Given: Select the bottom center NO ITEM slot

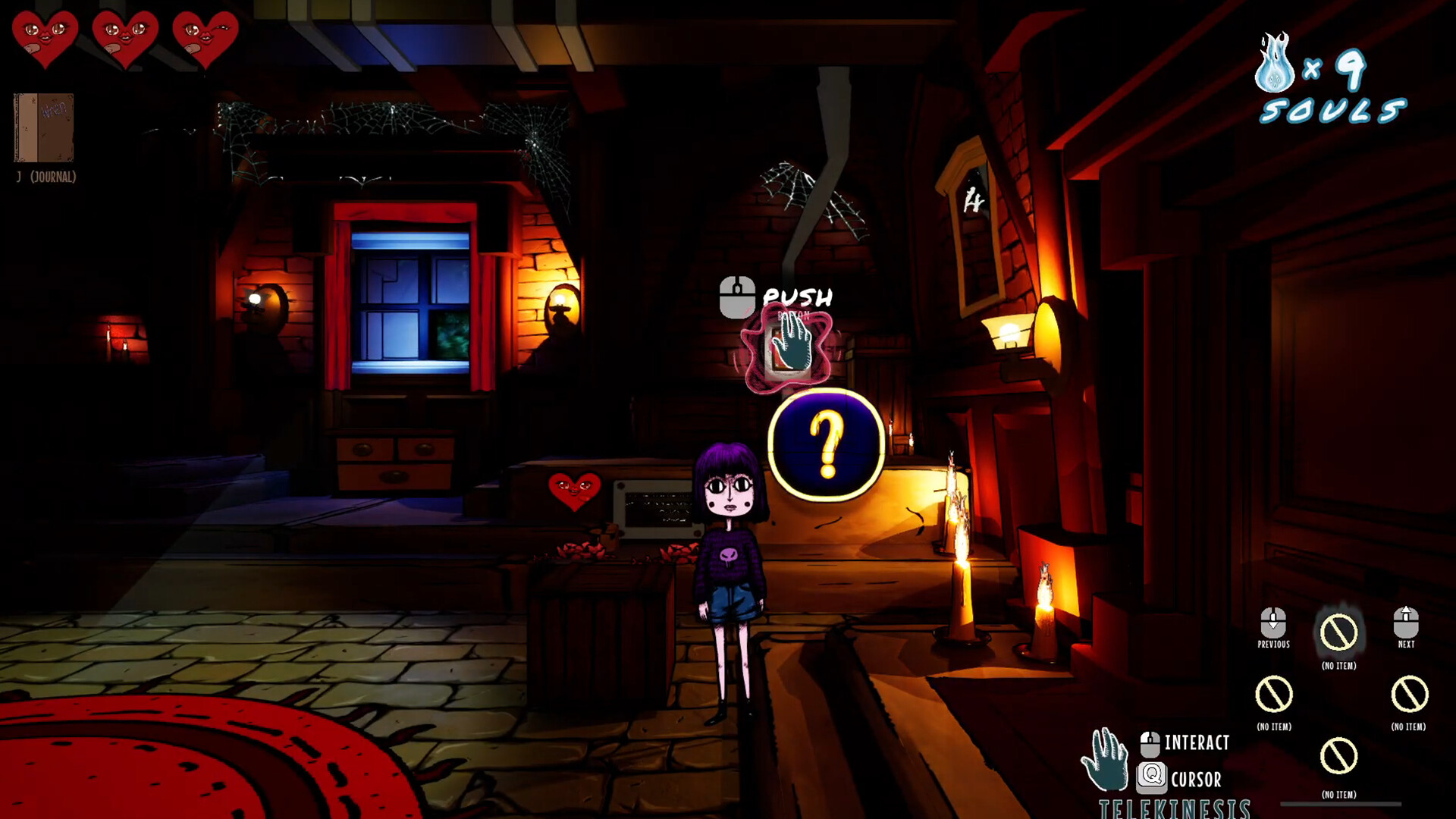Looking at the screenshot, I should click(x=1338, y=755).
